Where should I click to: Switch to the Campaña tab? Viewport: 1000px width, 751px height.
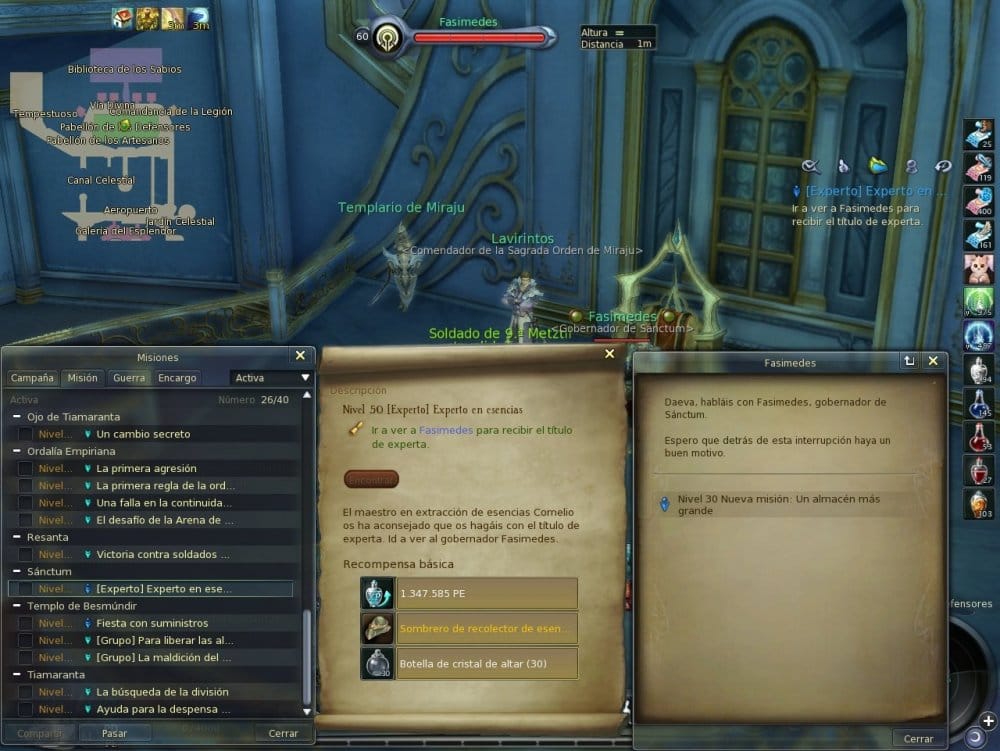click(32, 378)
